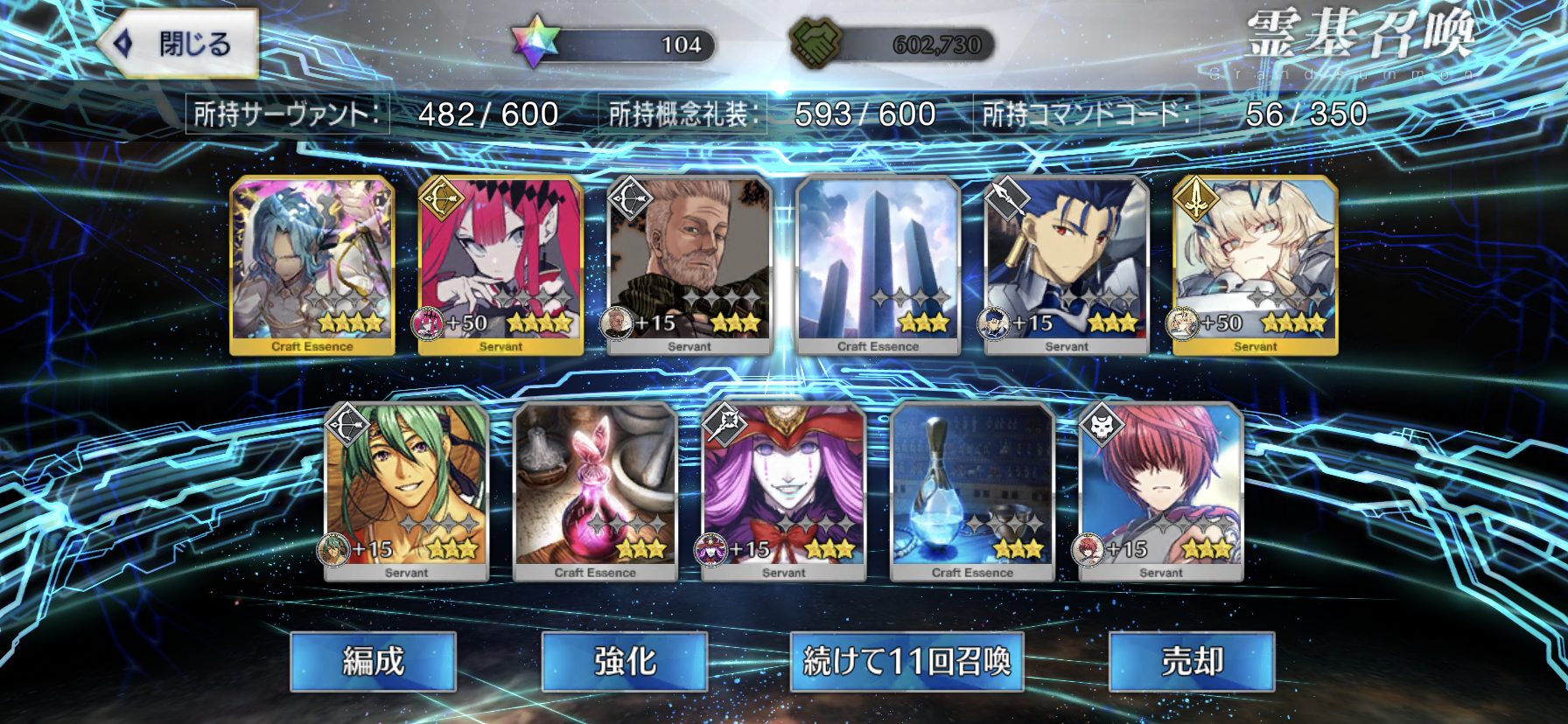
Task: Select the skyscraper Craft Essence card
Action: 878,265
